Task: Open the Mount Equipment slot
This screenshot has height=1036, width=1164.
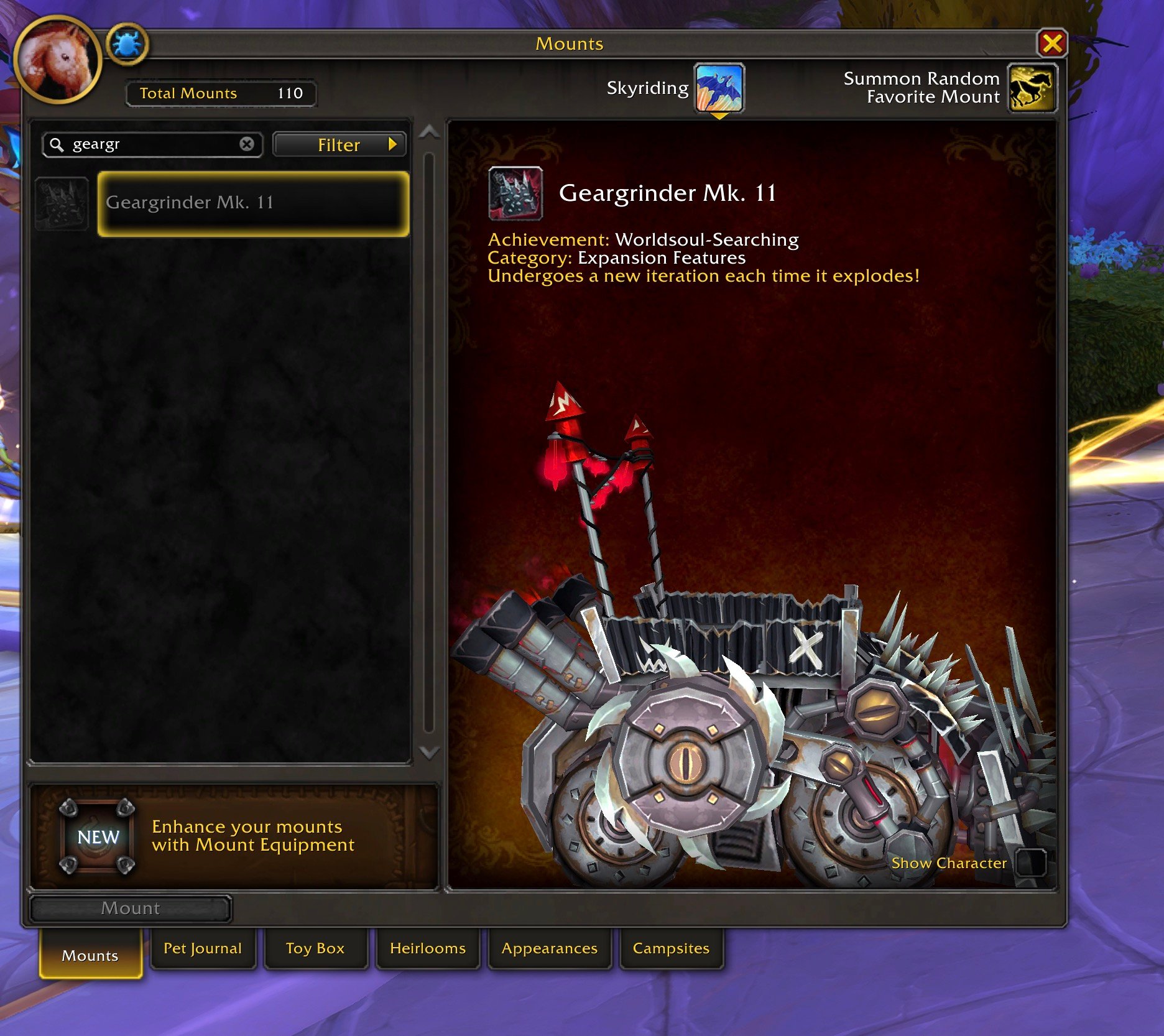Action: point(98,836)
